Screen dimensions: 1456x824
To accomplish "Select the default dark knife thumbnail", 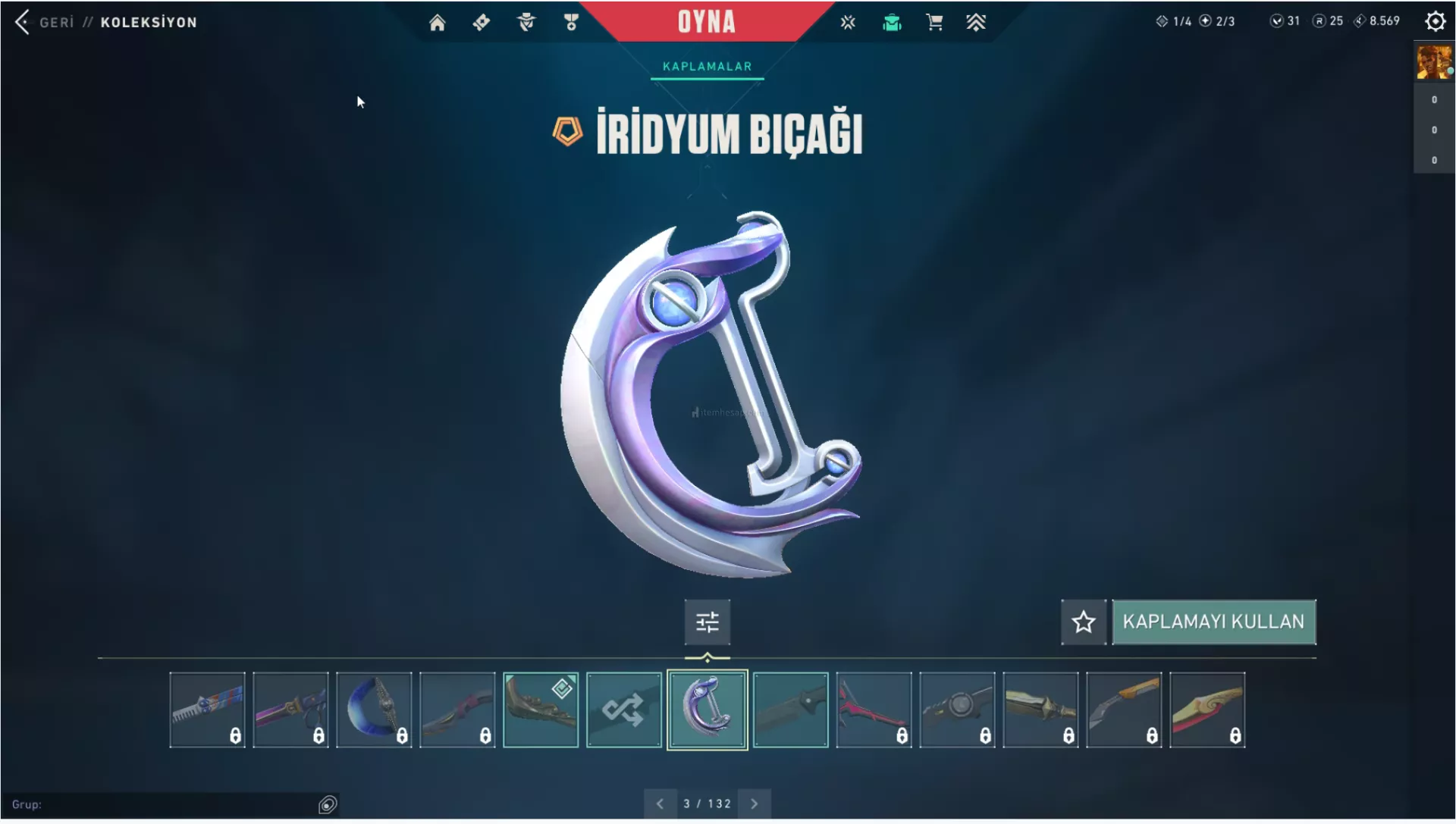I will [790, 710].
